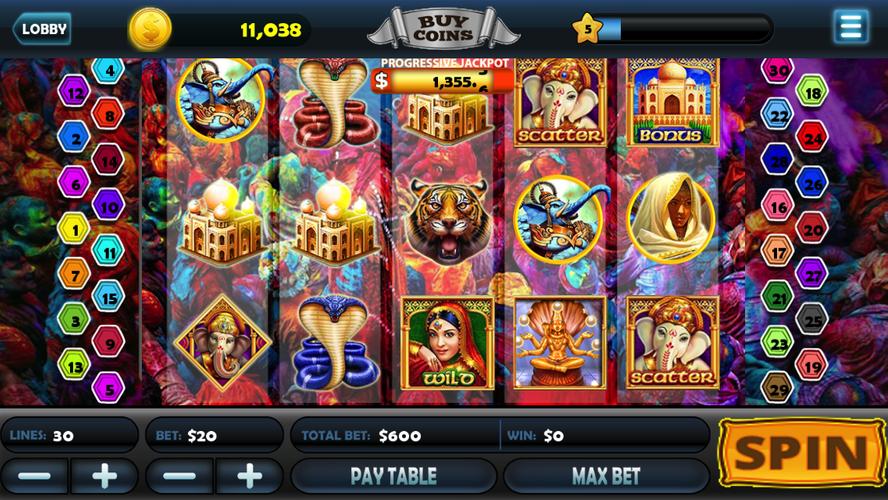Increase the number of lines
This screenshot has width=888, height=500.
(104, 475)
